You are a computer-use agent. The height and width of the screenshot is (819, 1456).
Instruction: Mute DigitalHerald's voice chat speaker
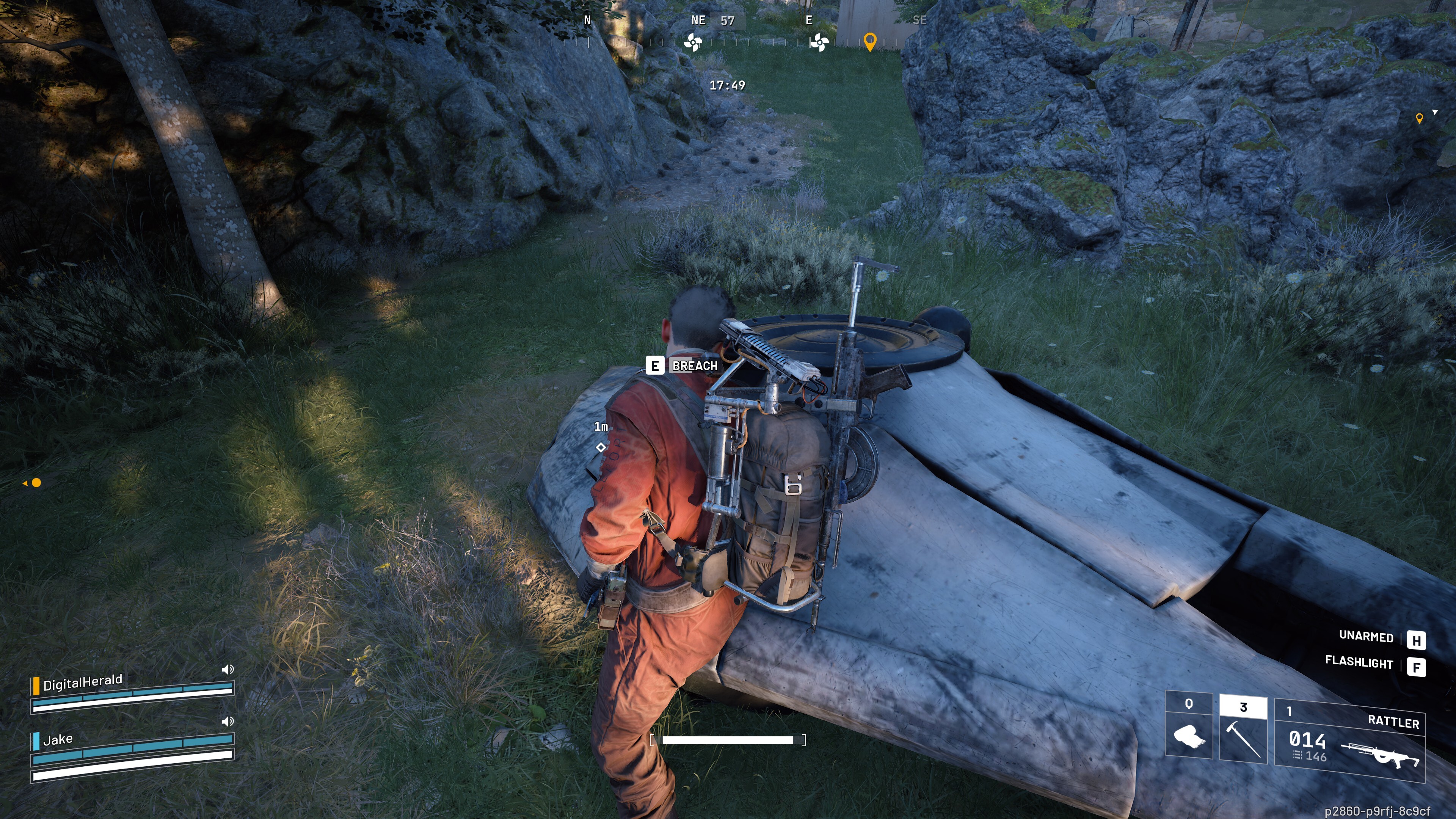click(x=227, y=668)
